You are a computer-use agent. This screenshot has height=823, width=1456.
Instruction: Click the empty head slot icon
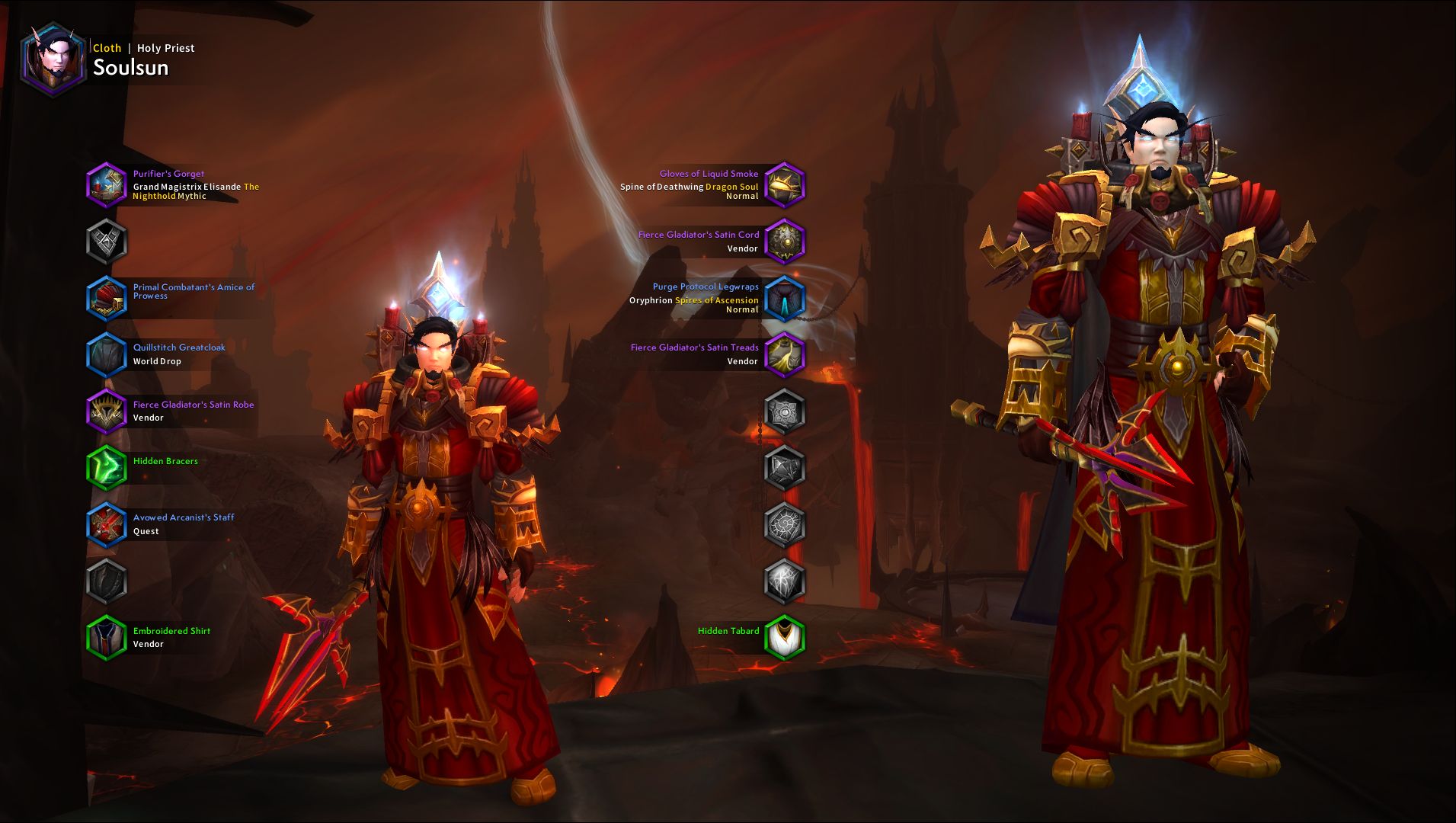(107, 241)
